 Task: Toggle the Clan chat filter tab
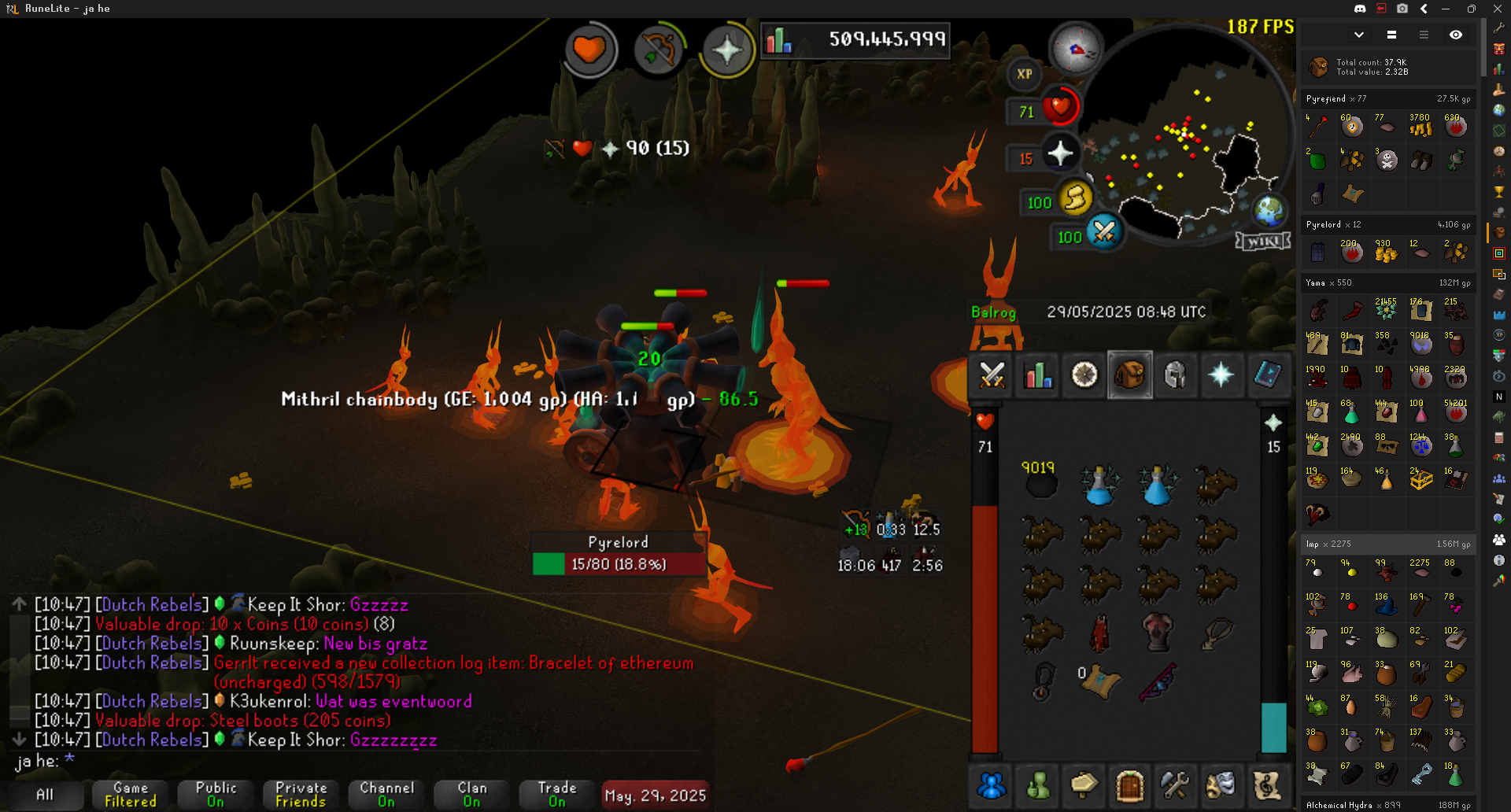coord(471,794)
